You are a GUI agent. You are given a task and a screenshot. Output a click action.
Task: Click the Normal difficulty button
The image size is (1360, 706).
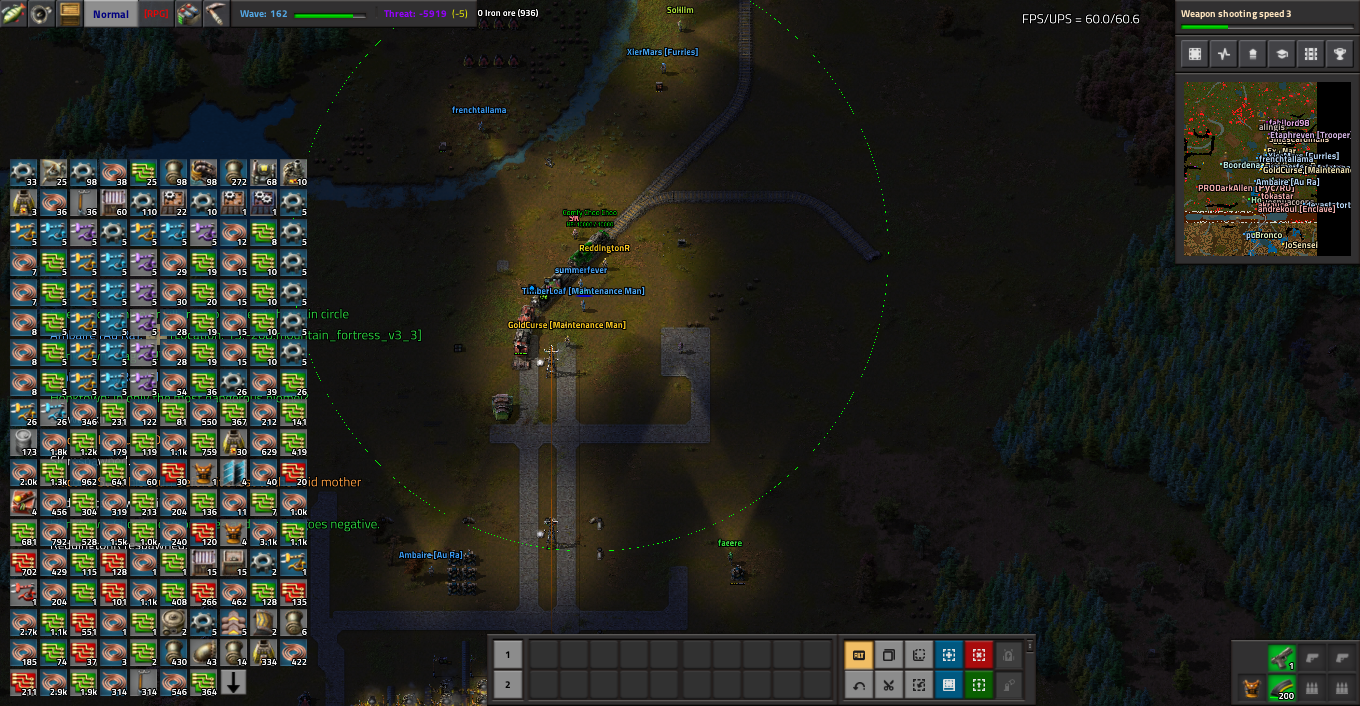[x=110, y=14]
